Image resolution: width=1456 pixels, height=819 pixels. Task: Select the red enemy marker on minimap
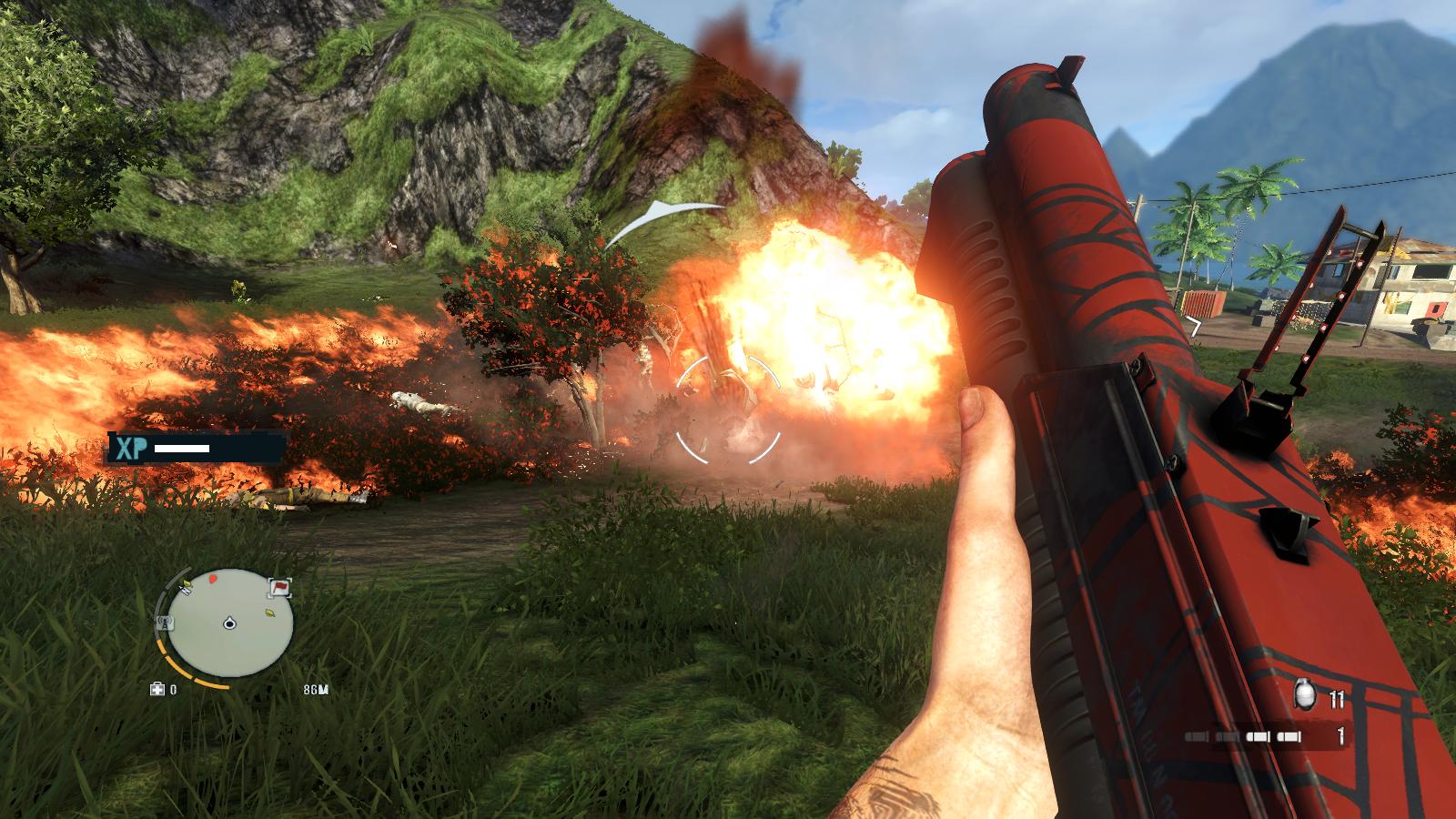[x=213, y=578]
